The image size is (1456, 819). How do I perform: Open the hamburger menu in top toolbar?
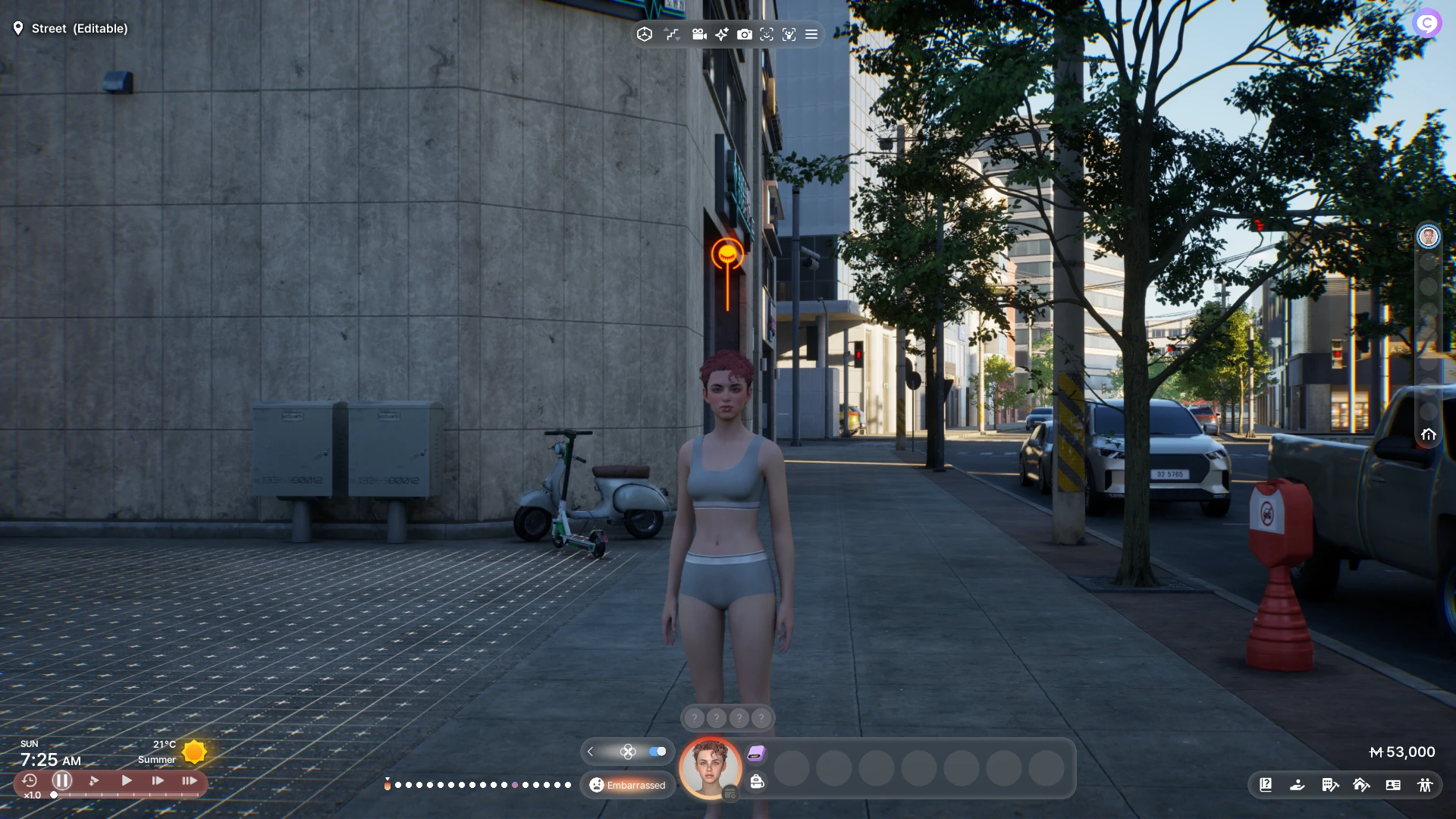tap(811, 34)
